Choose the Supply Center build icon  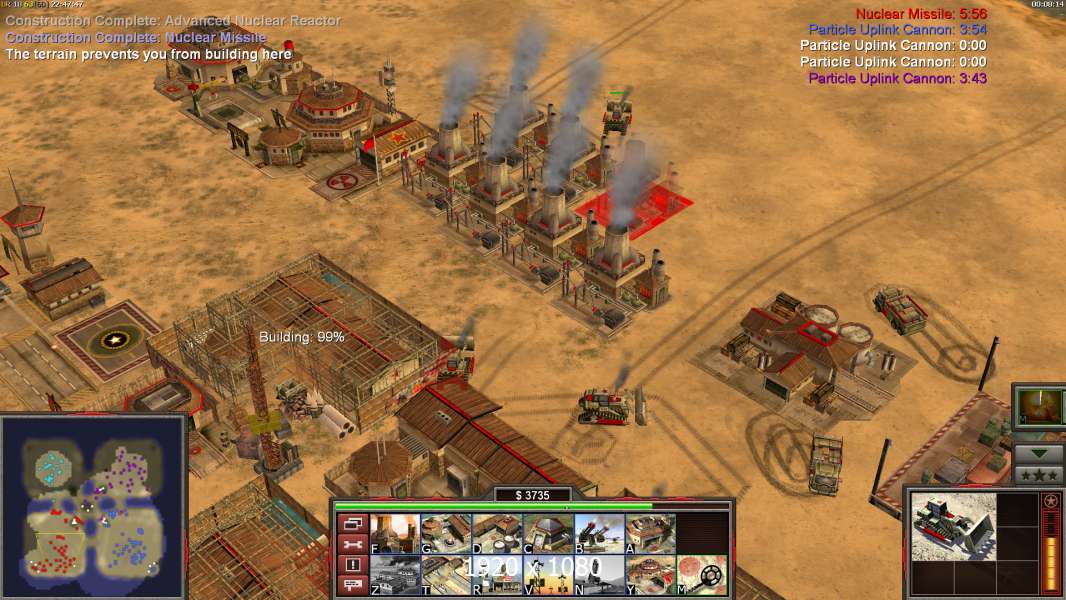click(x=497, y=534)
